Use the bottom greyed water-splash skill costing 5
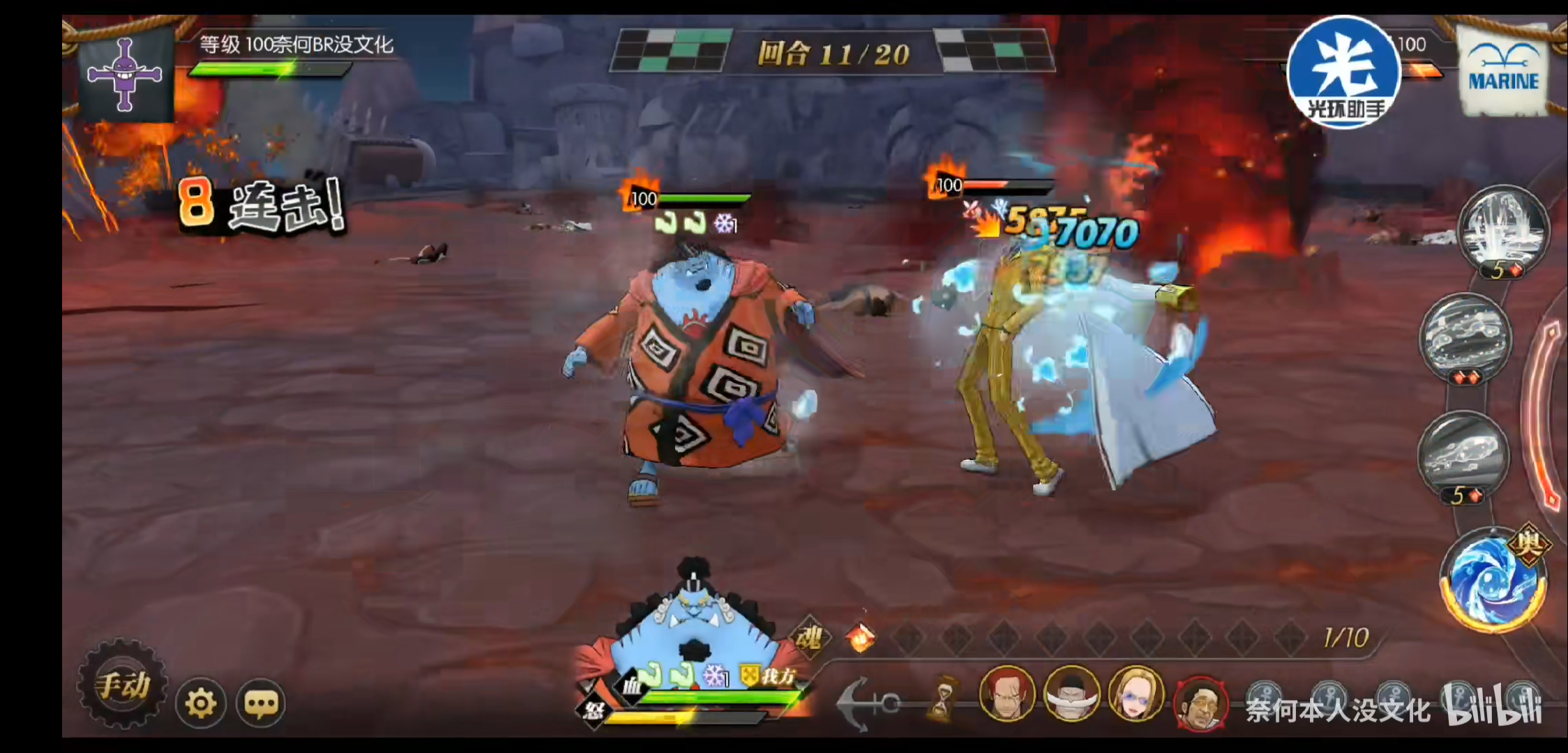This screenshot has height=753, width=1568. tap(1463, 455)
